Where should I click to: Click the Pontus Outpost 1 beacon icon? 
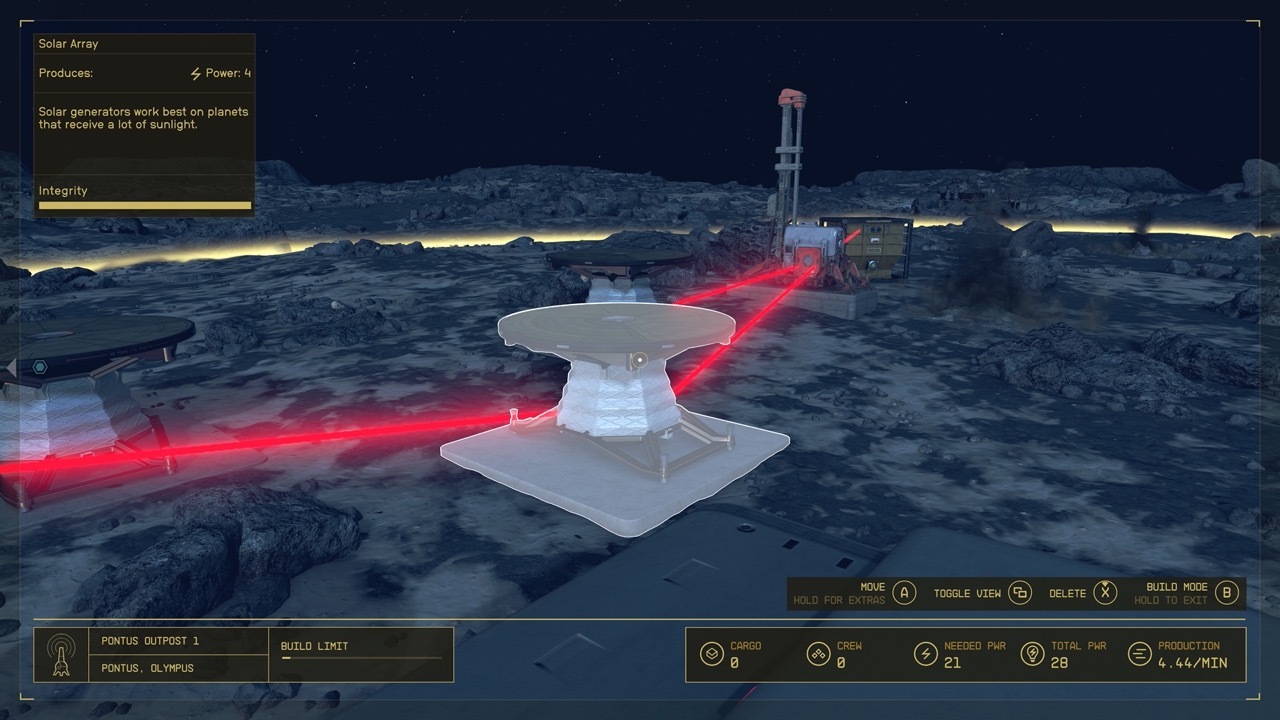[62, 655]
